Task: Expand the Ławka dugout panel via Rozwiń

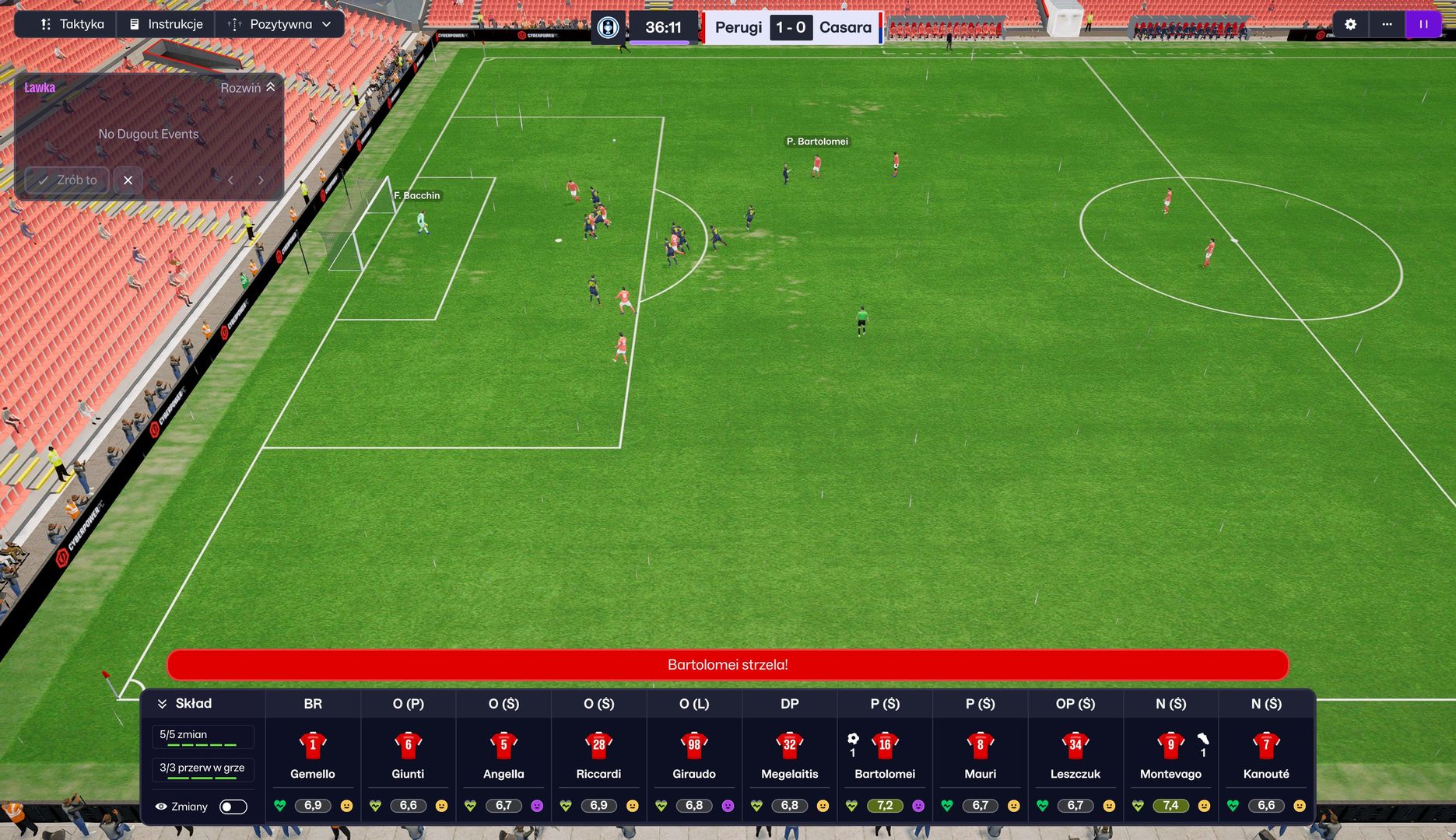Action: pos(247,88)
